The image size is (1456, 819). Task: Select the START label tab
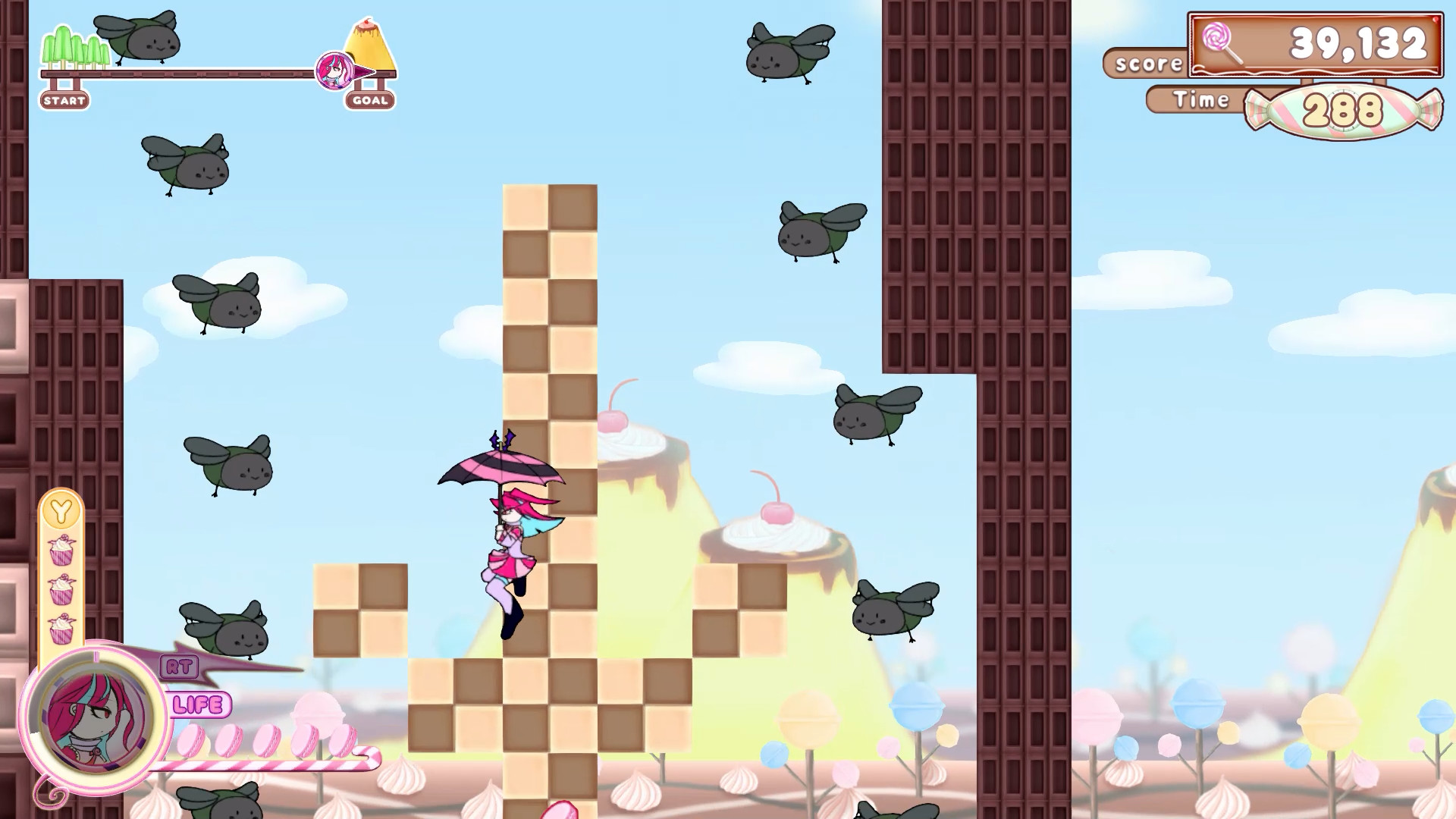[64, 99]
